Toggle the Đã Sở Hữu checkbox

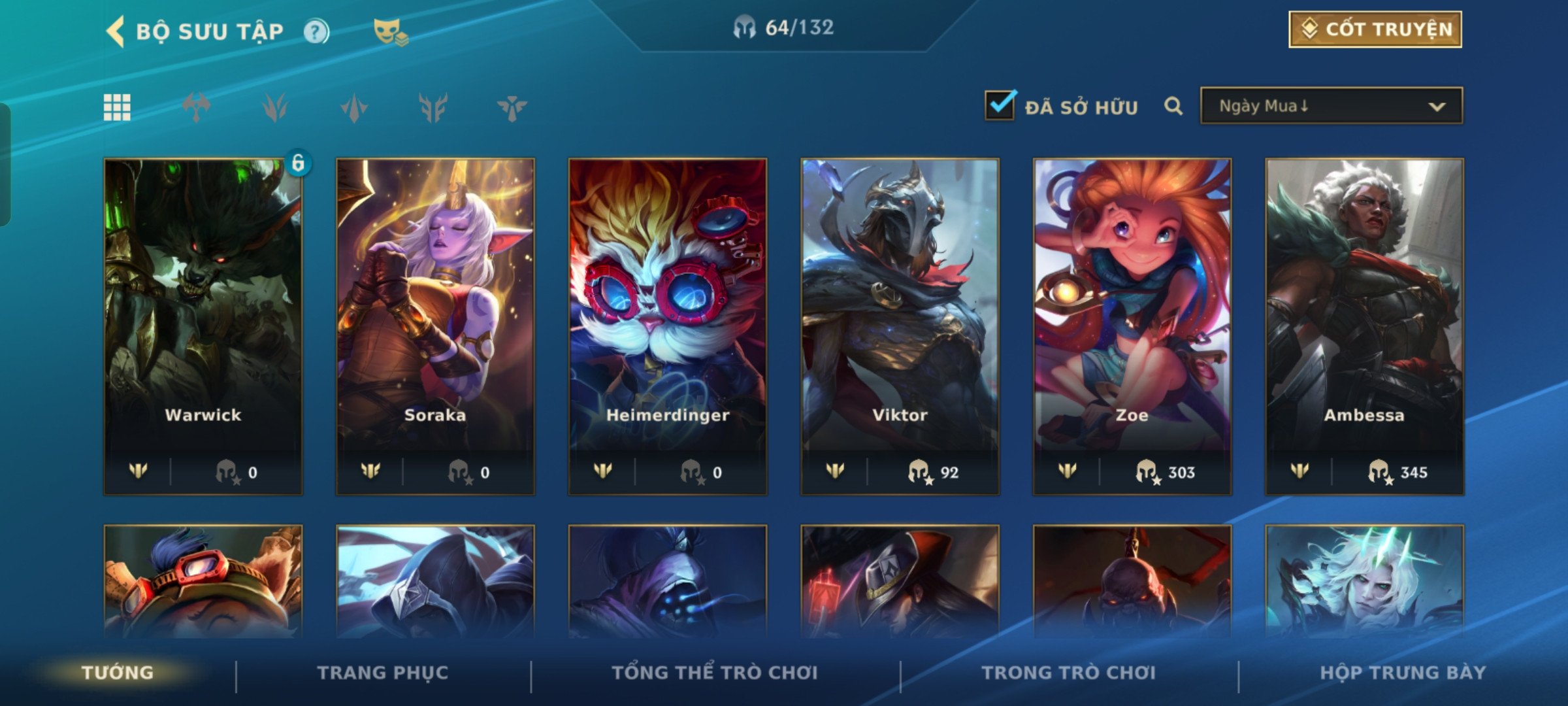click(x=1000, y=105)
